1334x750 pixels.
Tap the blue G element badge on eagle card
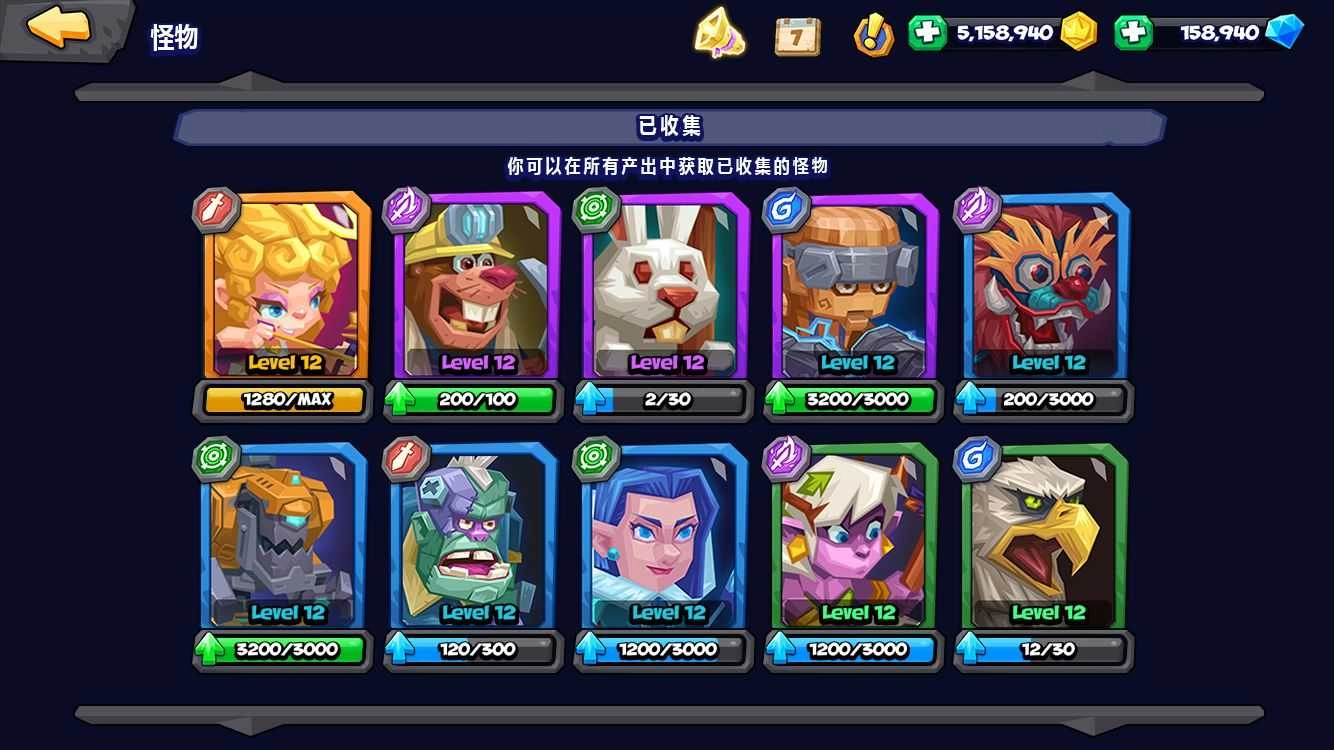coord(975,458)
